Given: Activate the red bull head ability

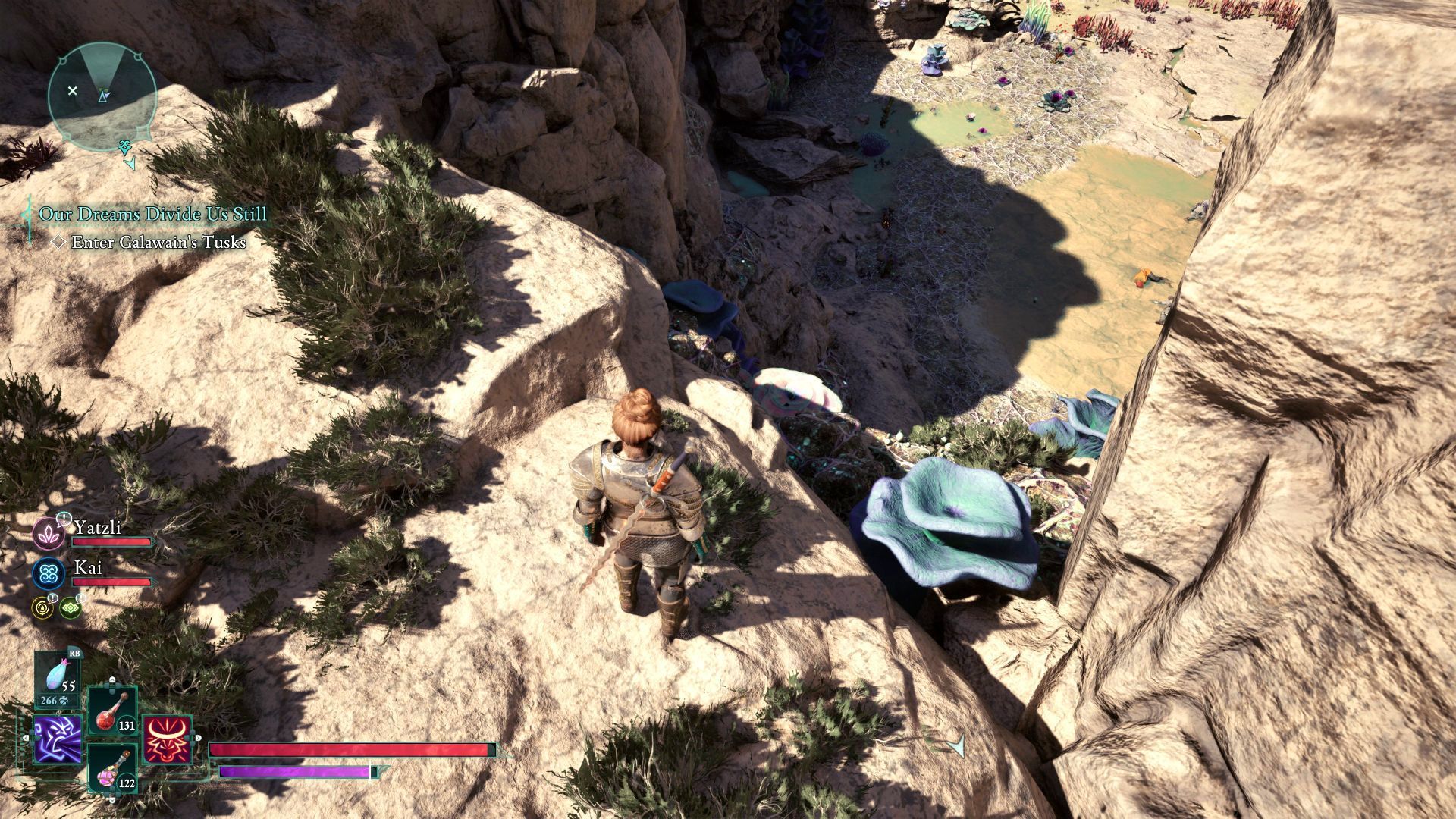Looking at the screenshot, I should tap(166, 739).
